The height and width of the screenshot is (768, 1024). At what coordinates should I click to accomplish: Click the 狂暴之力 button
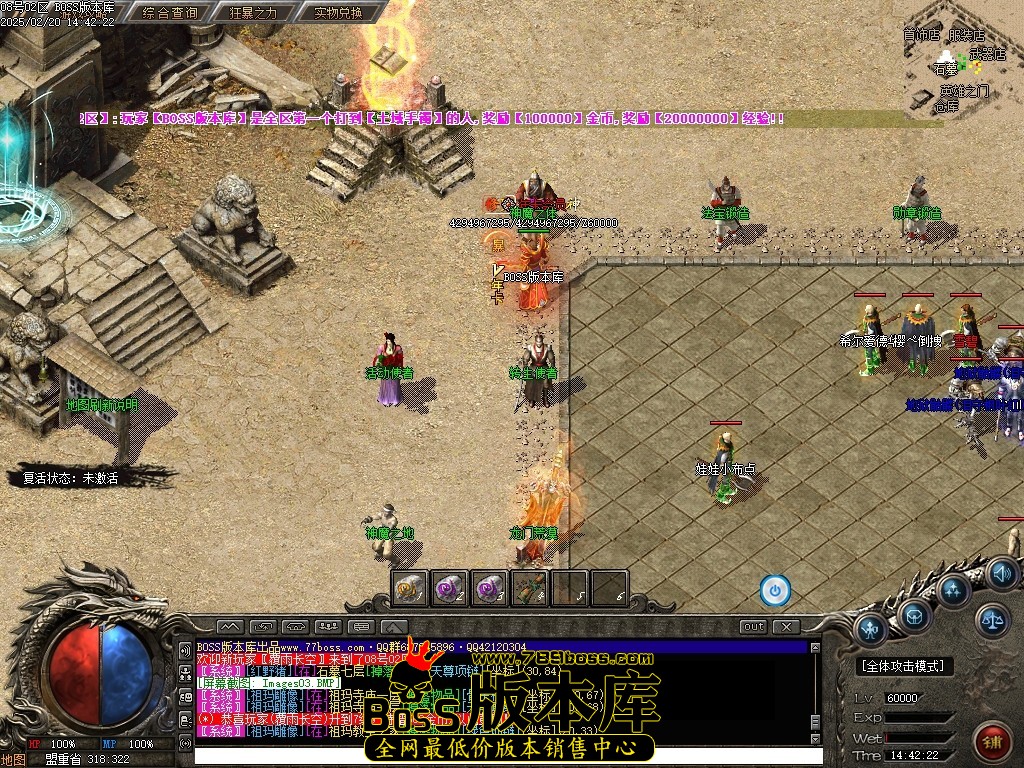(254, 13)
